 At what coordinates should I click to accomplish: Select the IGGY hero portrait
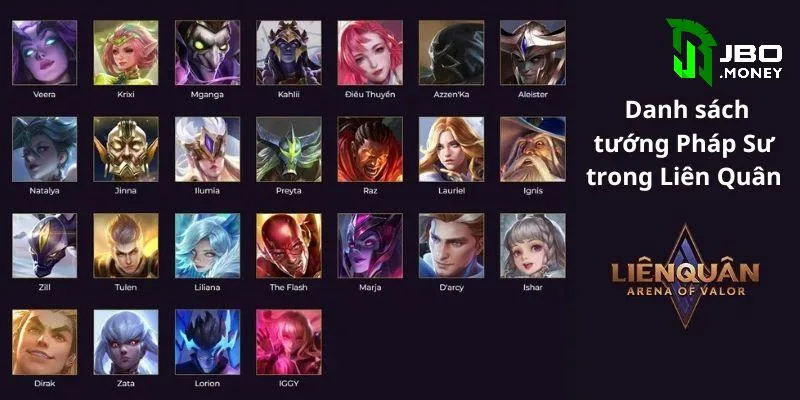289,341
